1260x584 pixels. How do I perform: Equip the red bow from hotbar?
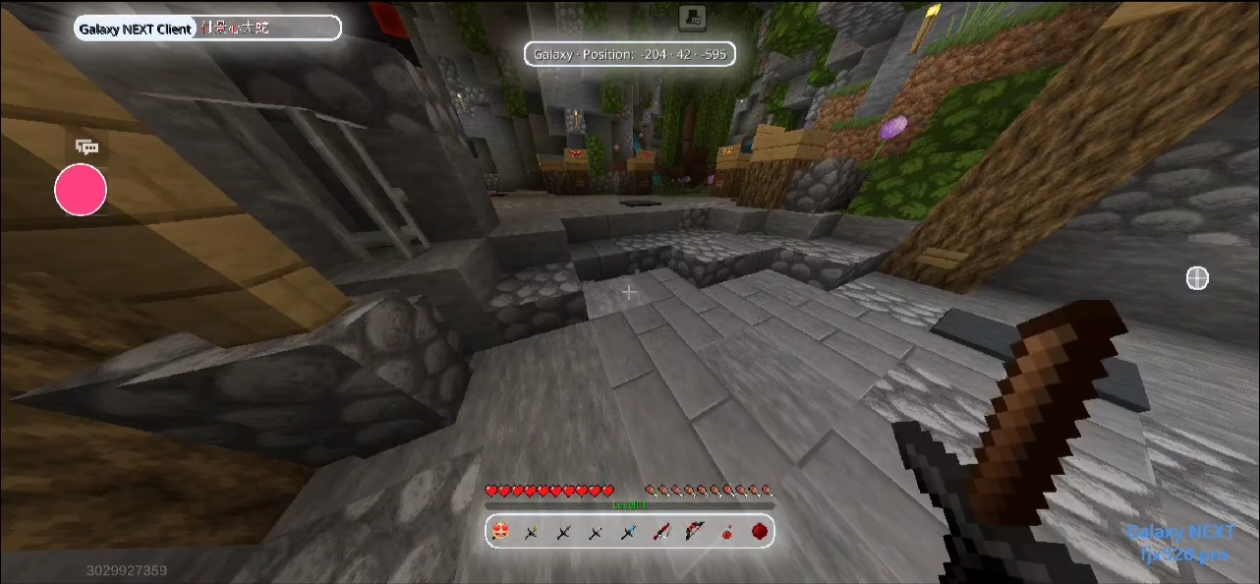click(x=693, y=532)
